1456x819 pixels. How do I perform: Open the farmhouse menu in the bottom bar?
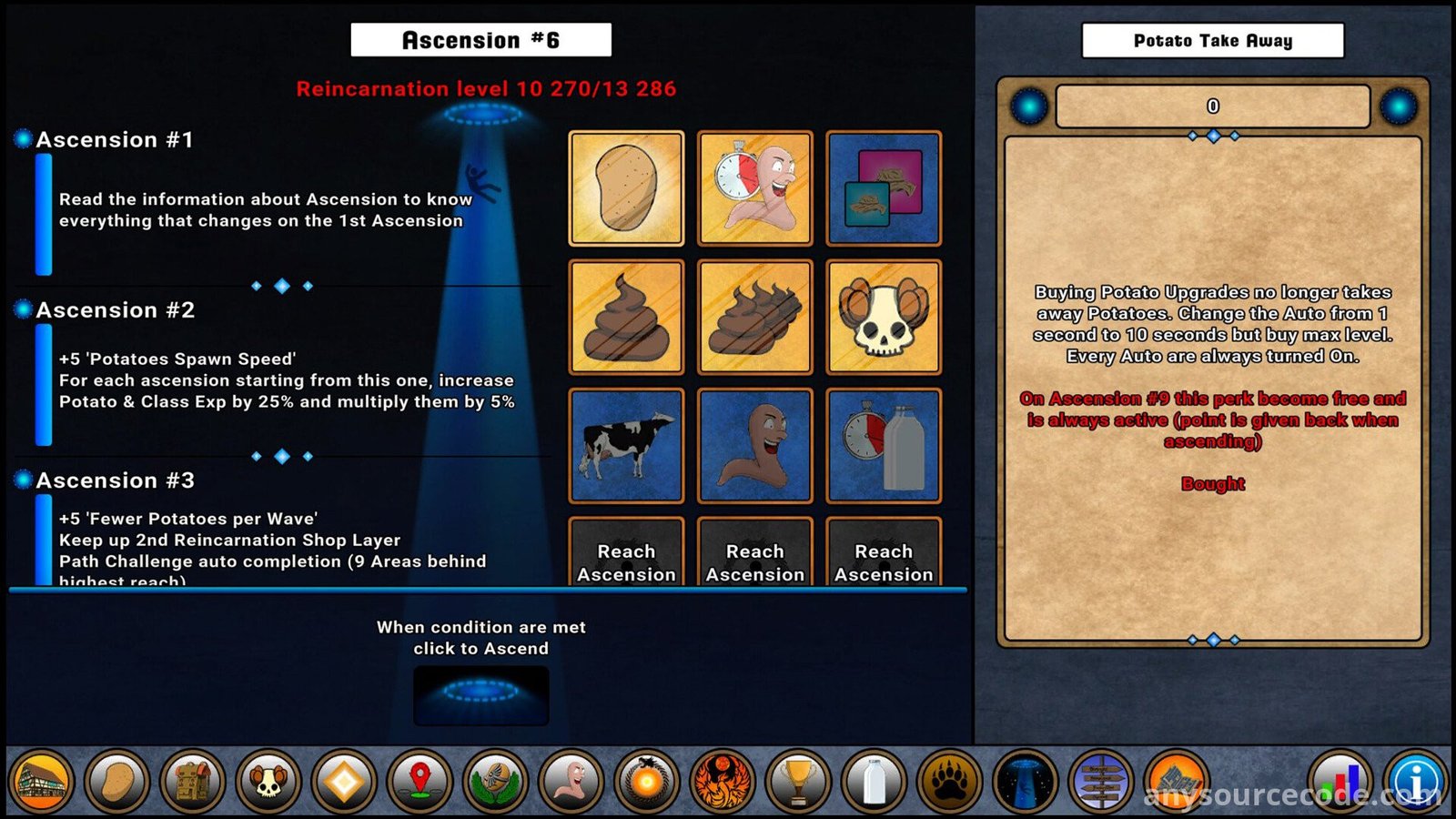click(41, 782)
